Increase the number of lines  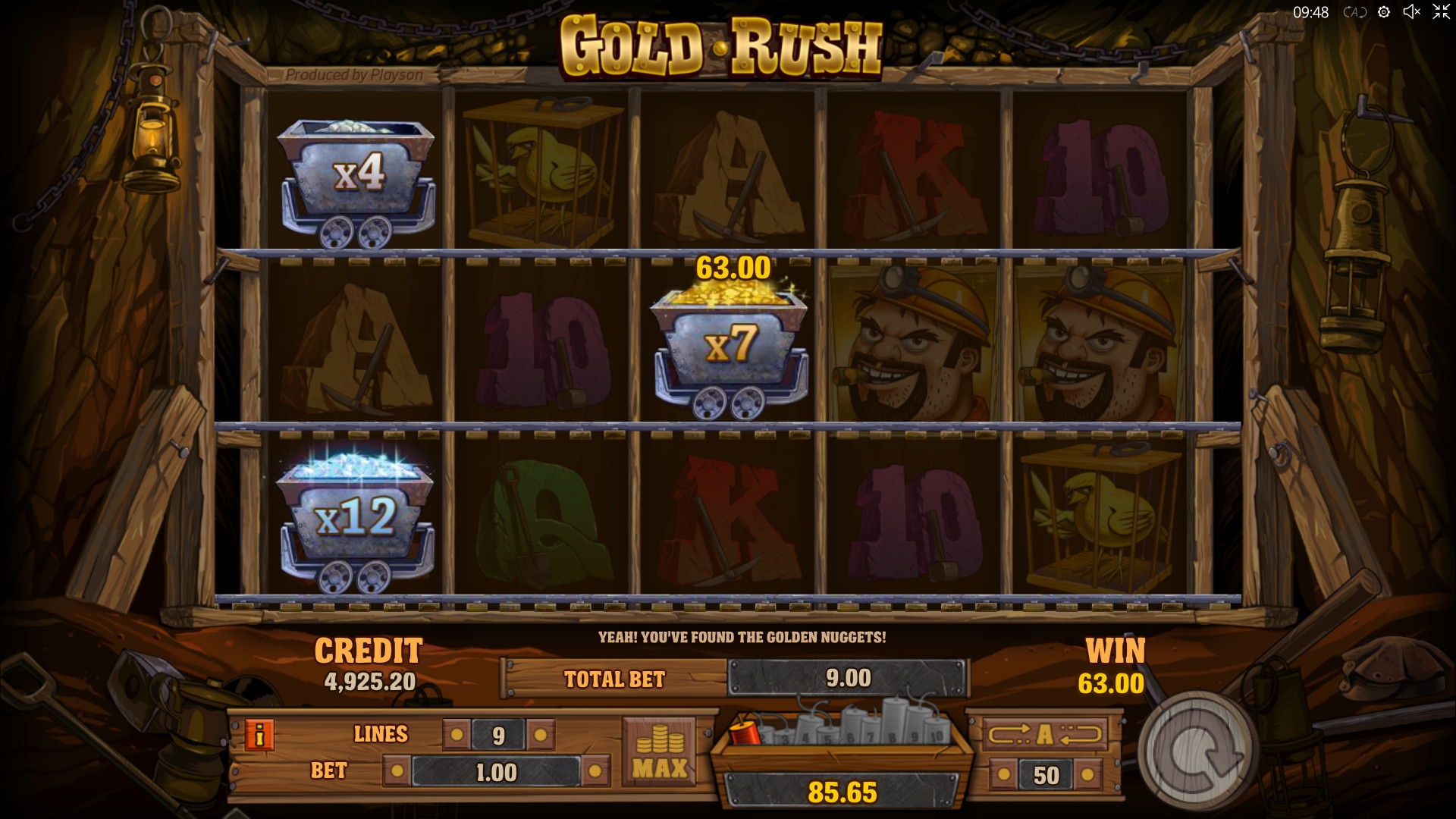(540, 735)
